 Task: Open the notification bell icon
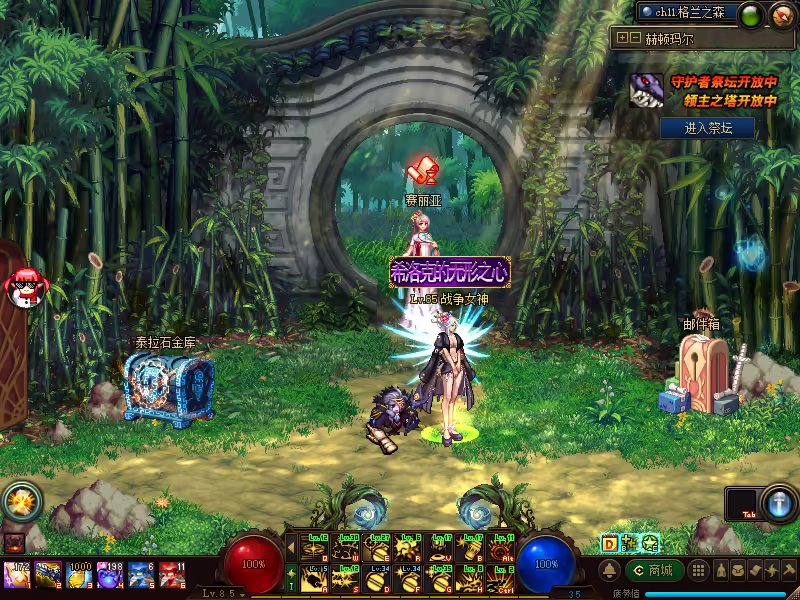(x=608, y=570)
